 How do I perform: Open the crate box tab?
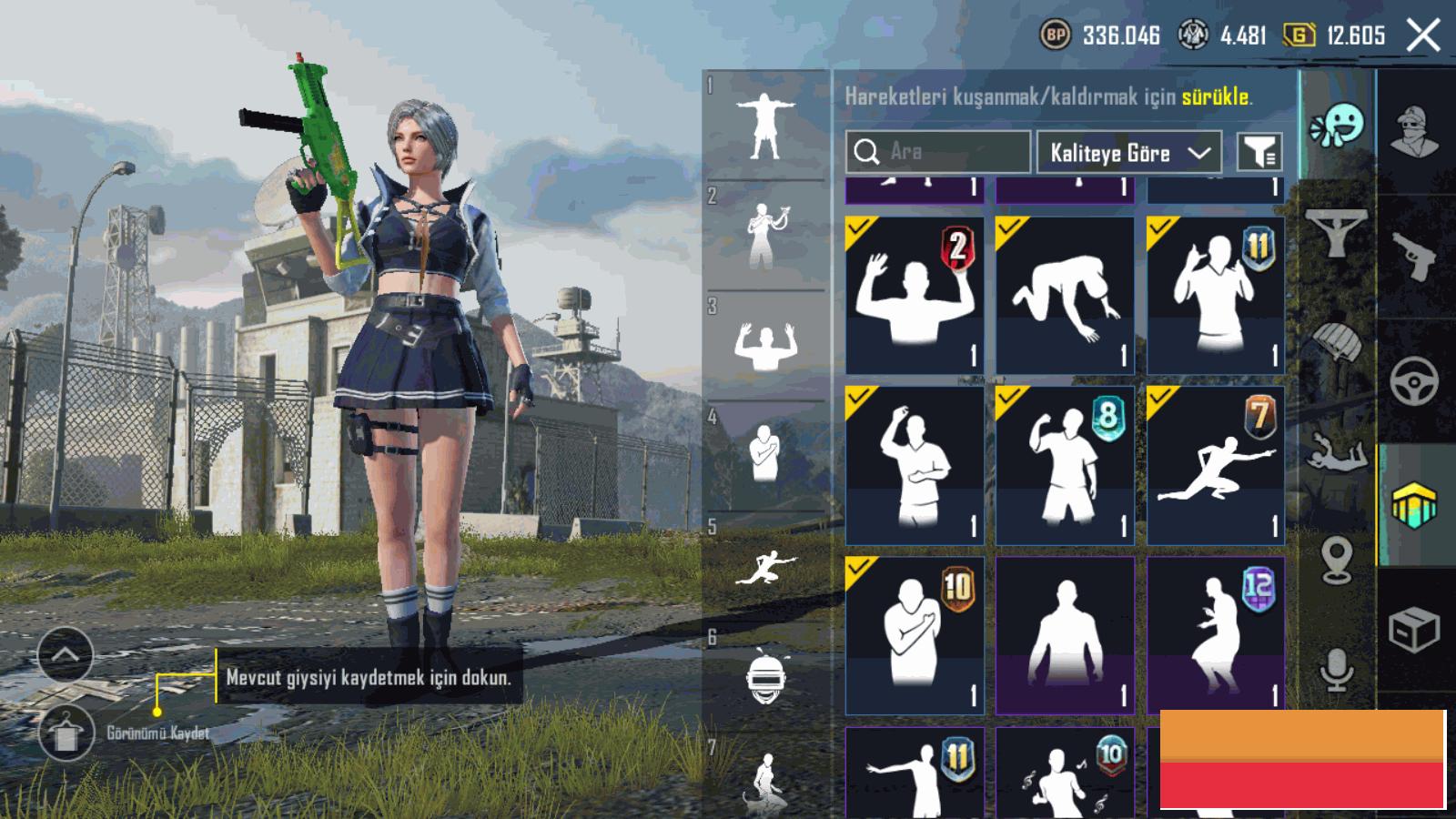(x=1416, y=628)
